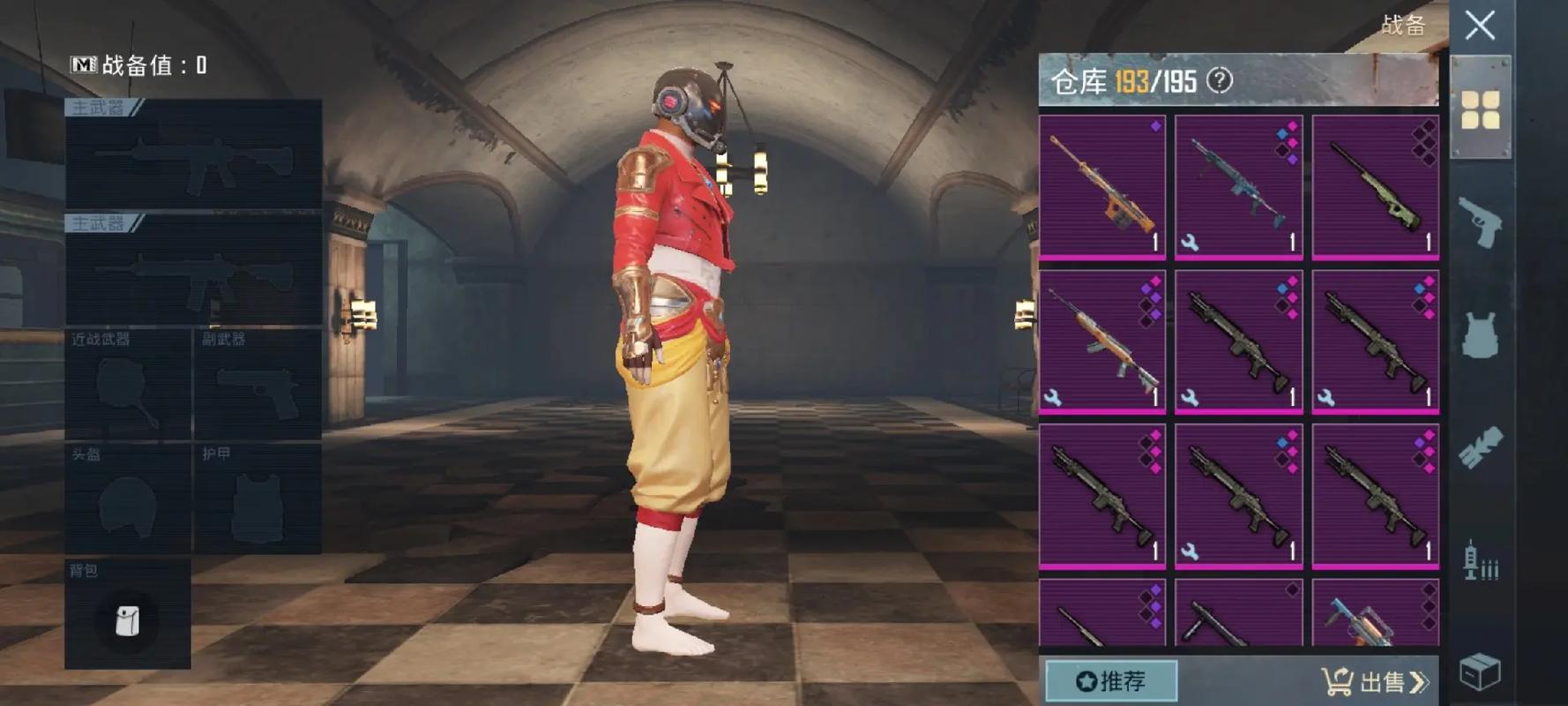Select the wooden rifle with wrench icon
The image size is (1568, 706).
click(1102, 342)
